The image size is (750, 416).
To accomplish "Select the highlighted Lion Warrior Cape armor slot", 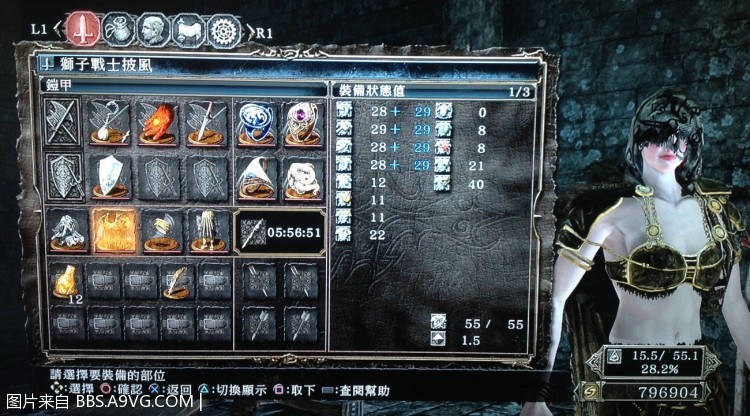I will pyautogui.click(x=113, y=230).
